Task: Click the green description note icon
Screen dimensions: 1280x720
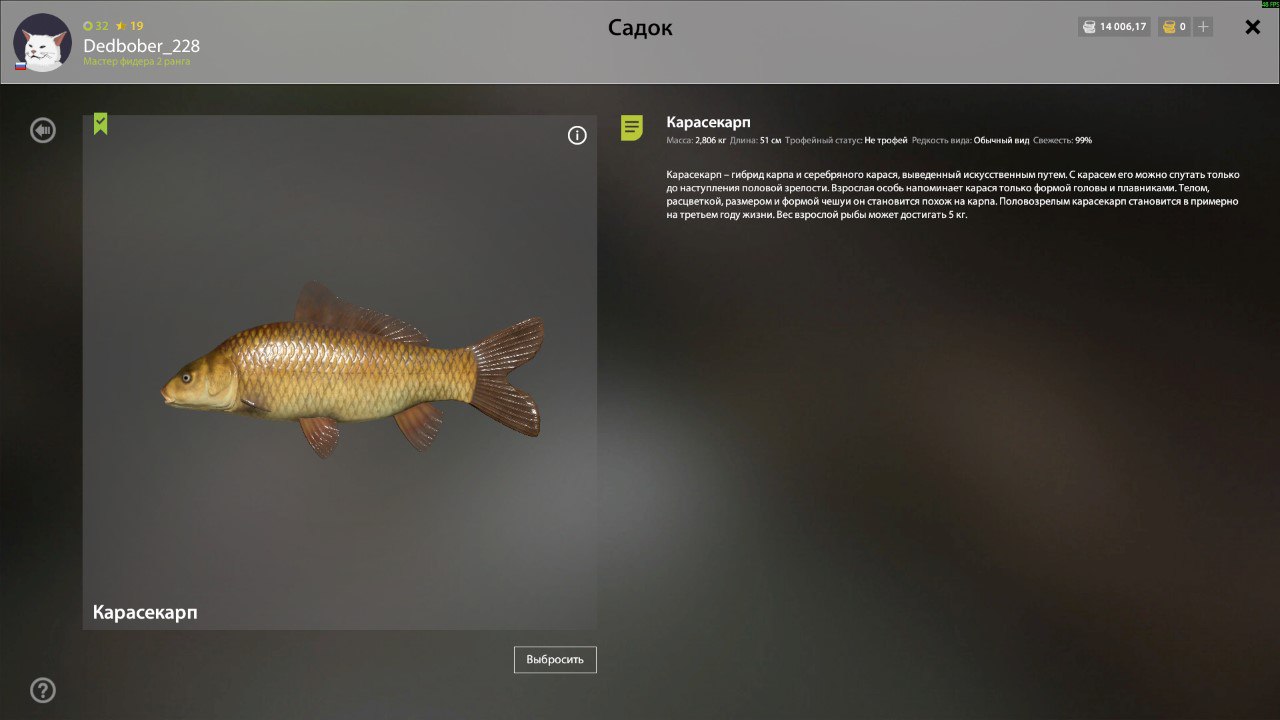Action: coord(632,127)
